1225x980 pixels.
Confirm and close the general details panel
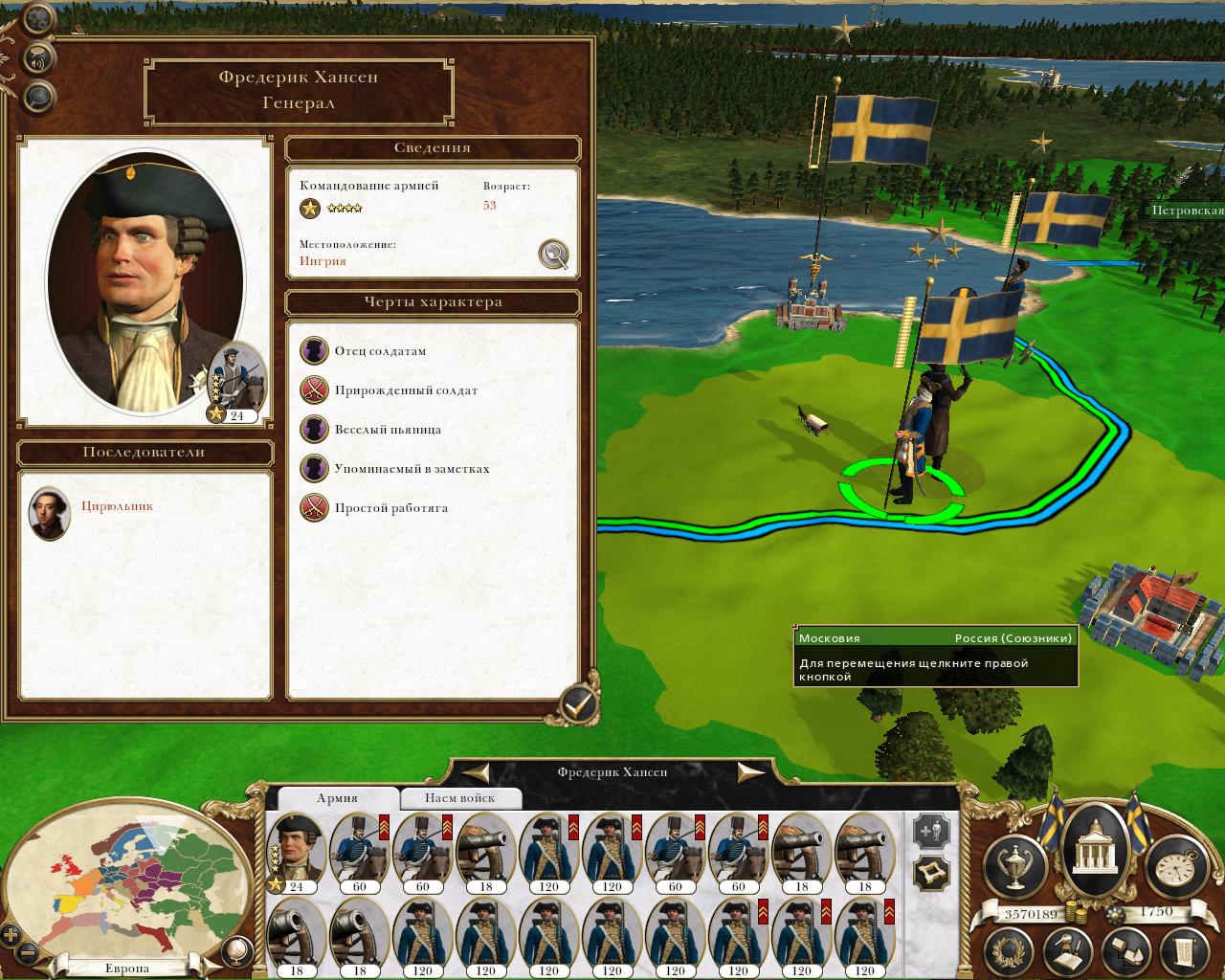[x=577, y=705]
